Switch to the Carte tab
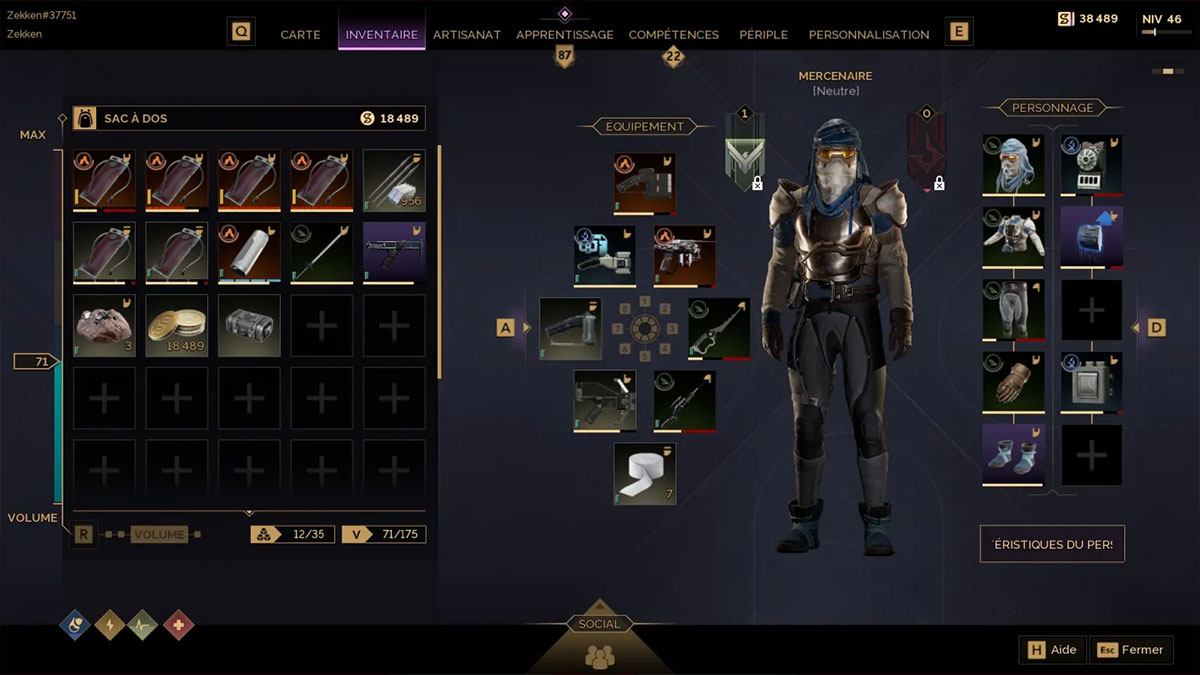Screen dimensions: 1200x675 [300, 34]
